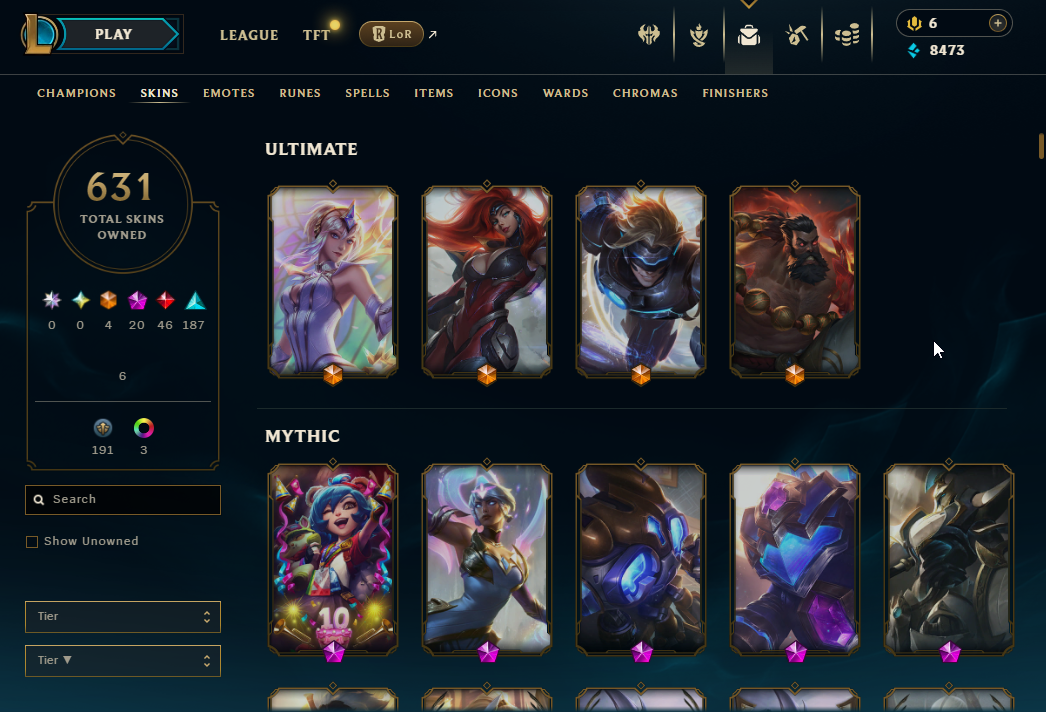Open the Emotes collection tab
The height and width of the screenshot is (712, 1046).
(x=229, y=93)
